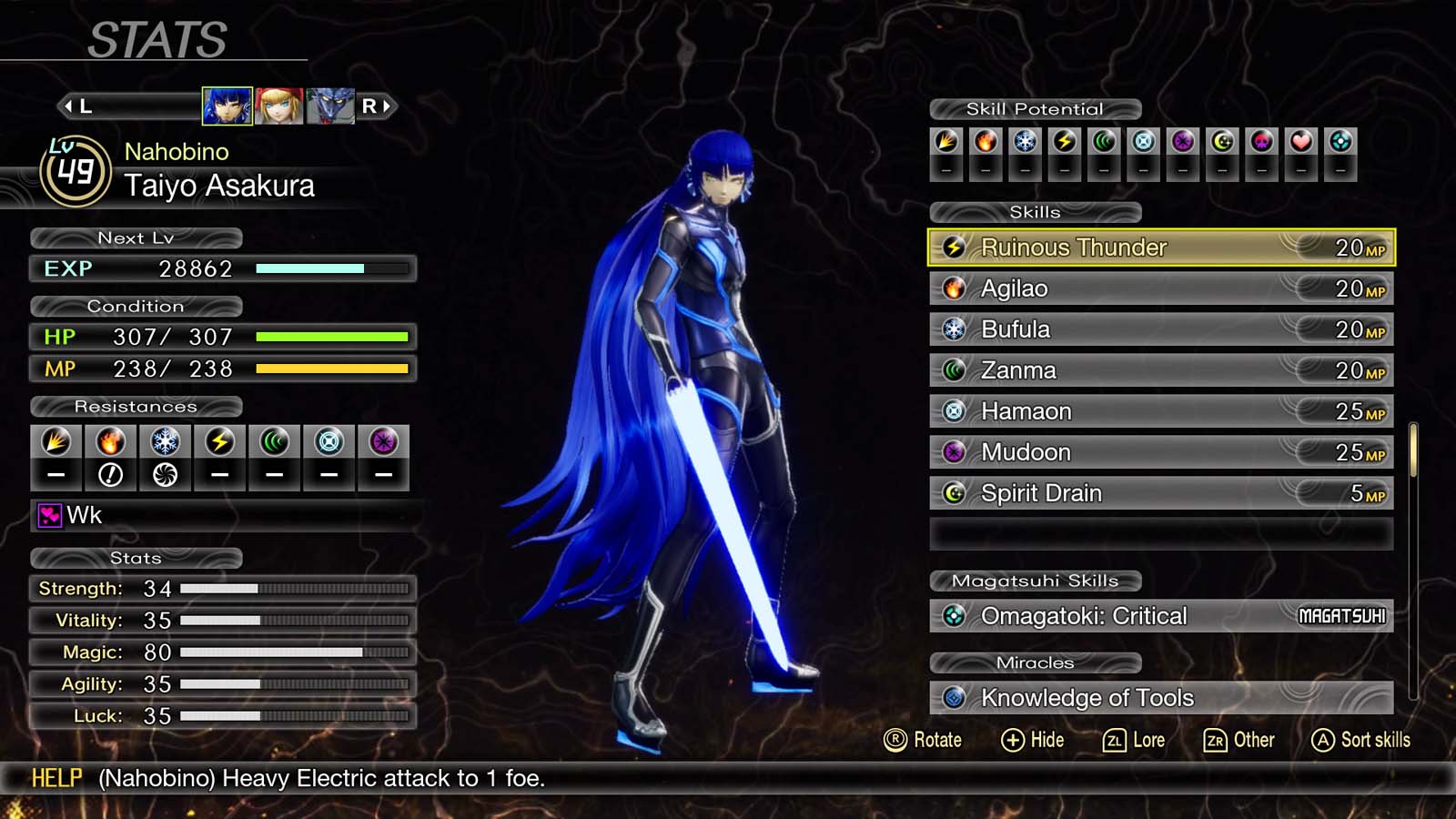Click Hamaon's light element icon
Screen dimensions: 1456x819
[952, 411]
